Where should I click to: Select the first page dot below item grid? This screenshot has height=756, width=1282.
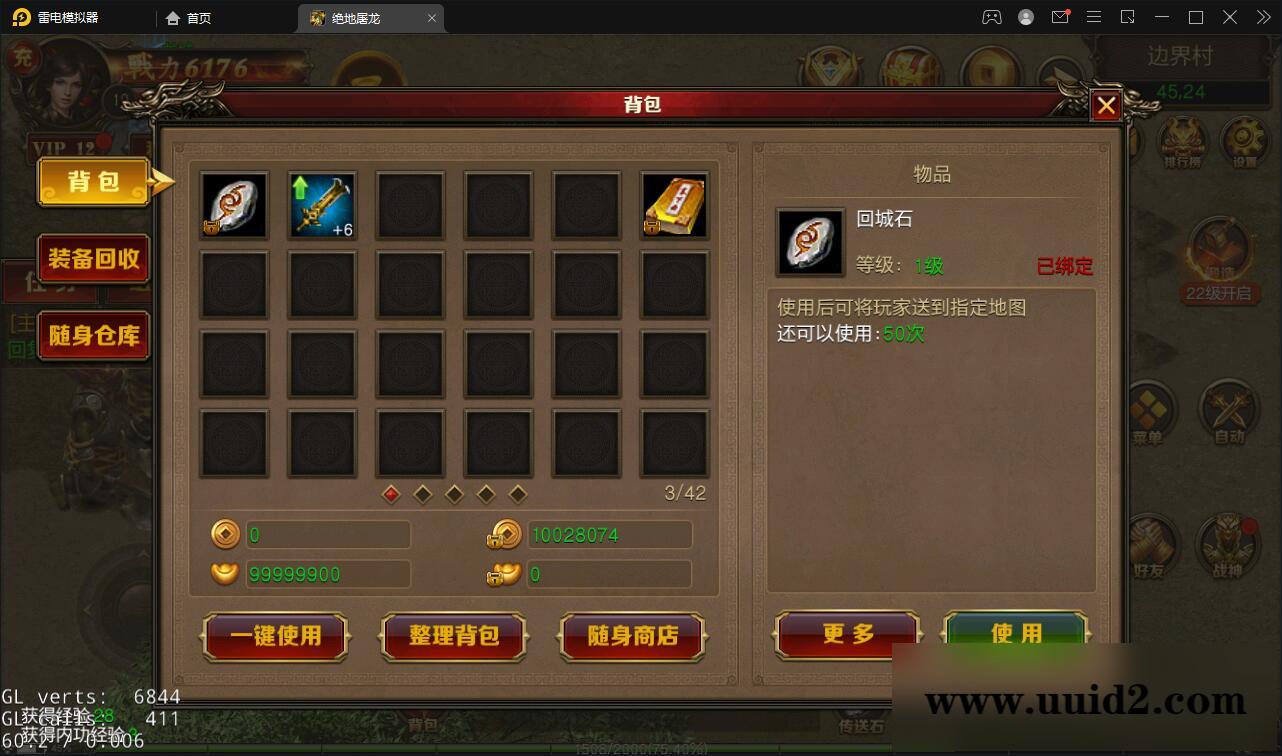tap(390, 494)
